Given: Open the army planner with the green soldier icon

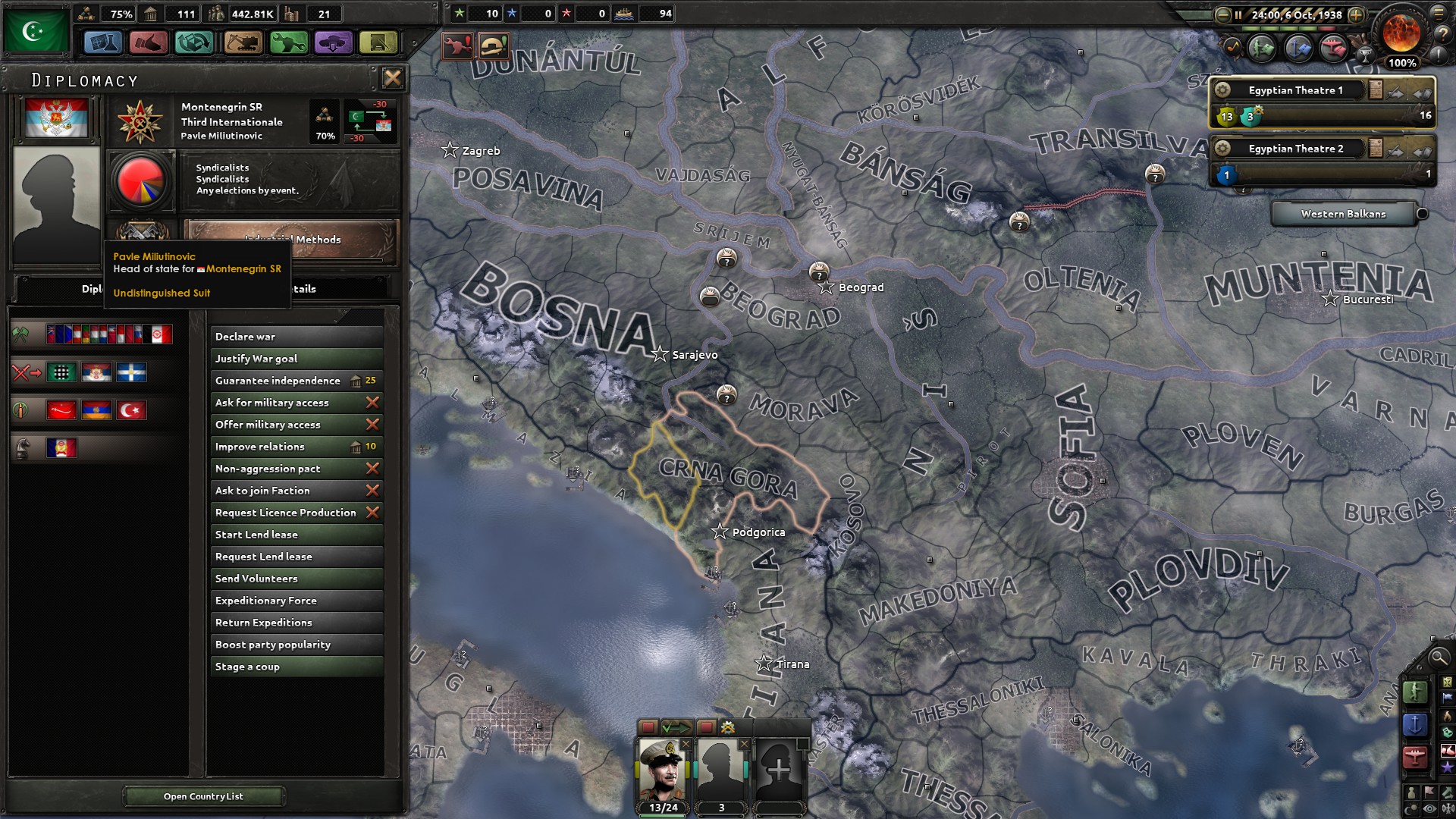Looking at the screenshot, I should (1415, 692).
